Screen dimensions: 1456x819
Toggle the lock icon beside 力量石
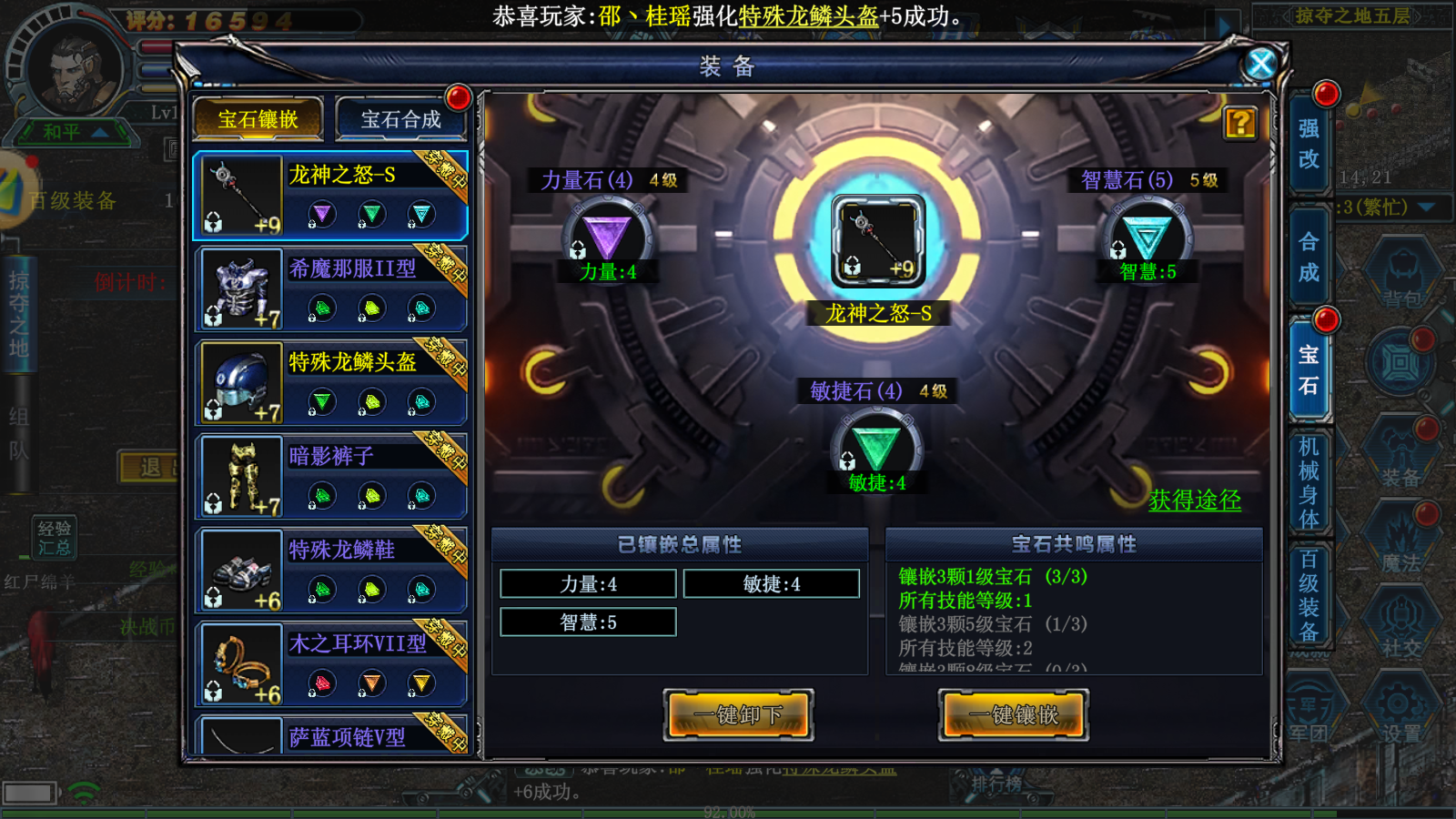click(x=578, y=251)
